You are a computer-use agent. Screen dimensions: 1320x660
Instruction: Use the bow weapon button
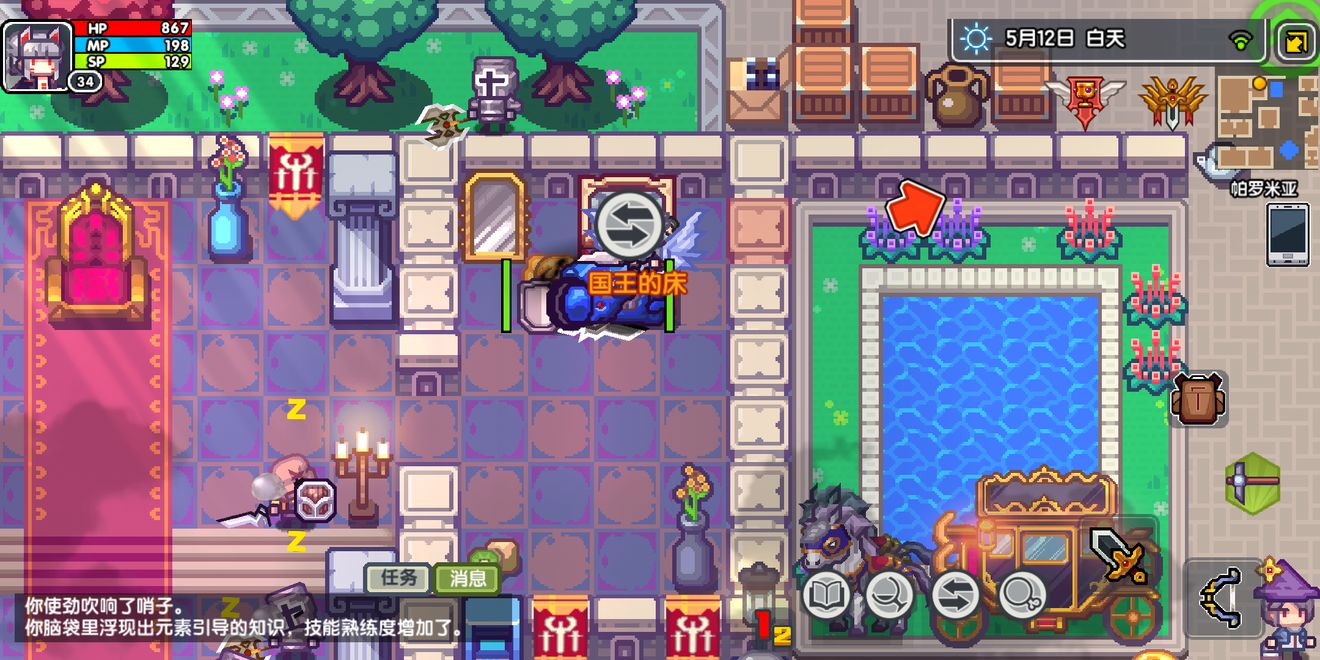pos(1222,597)
